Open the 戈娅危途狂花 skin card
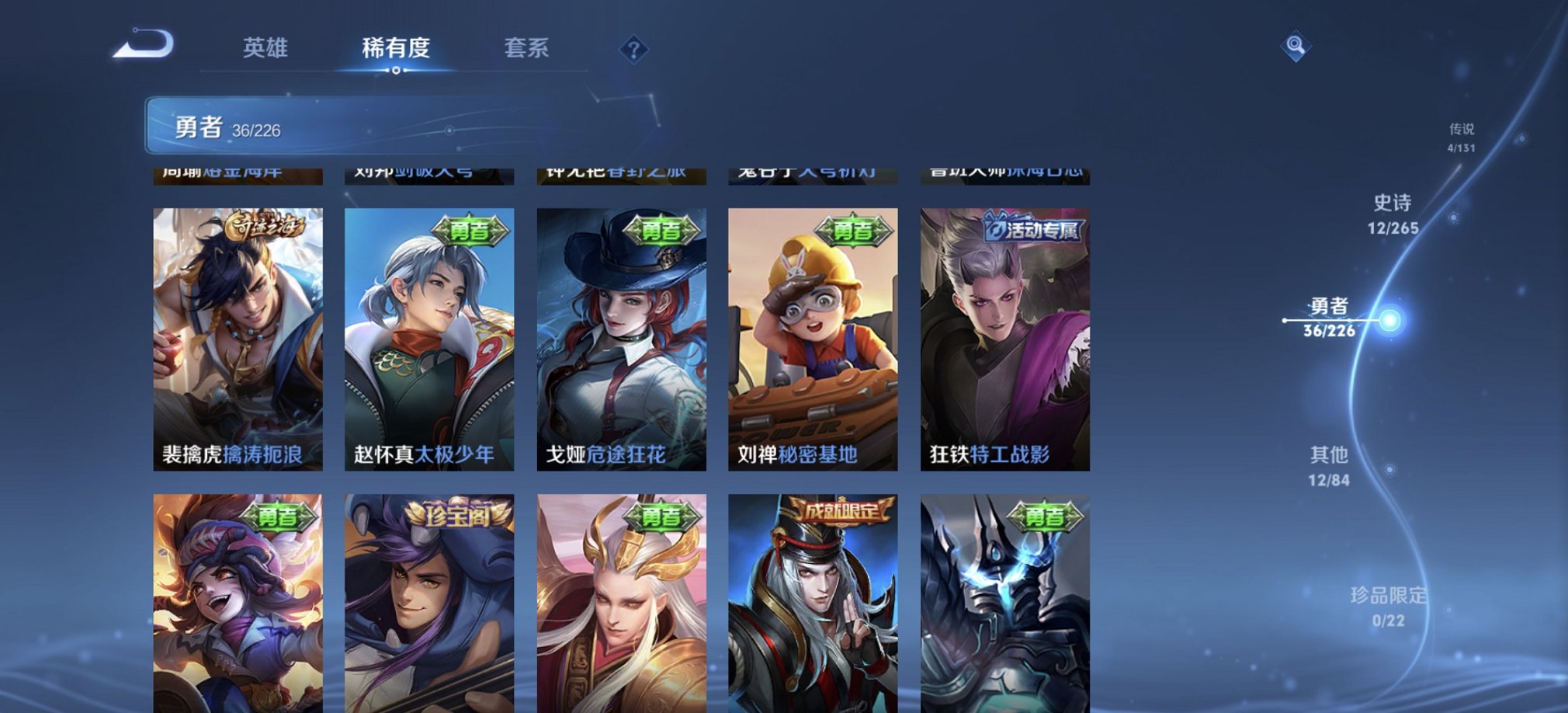 point(622,334)
